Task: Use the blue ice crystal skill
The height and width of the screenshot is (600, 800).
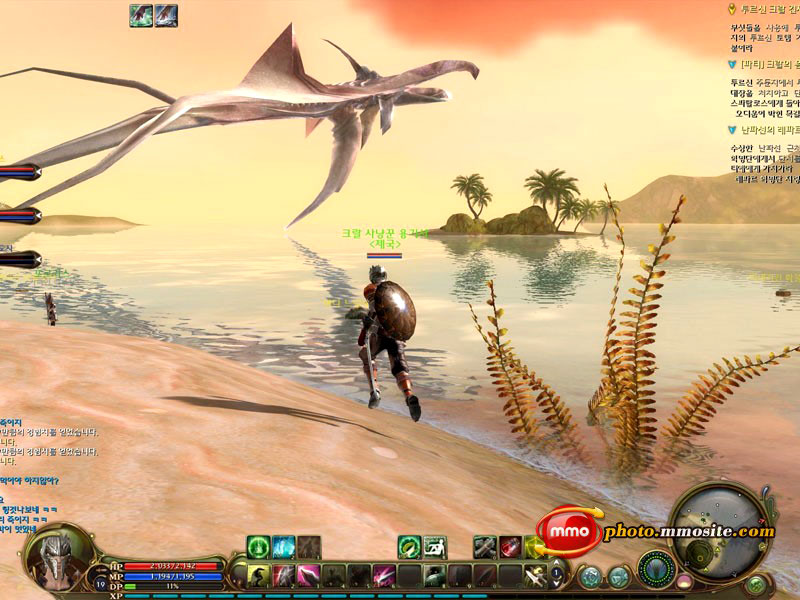Action: [x=283, y=547]
